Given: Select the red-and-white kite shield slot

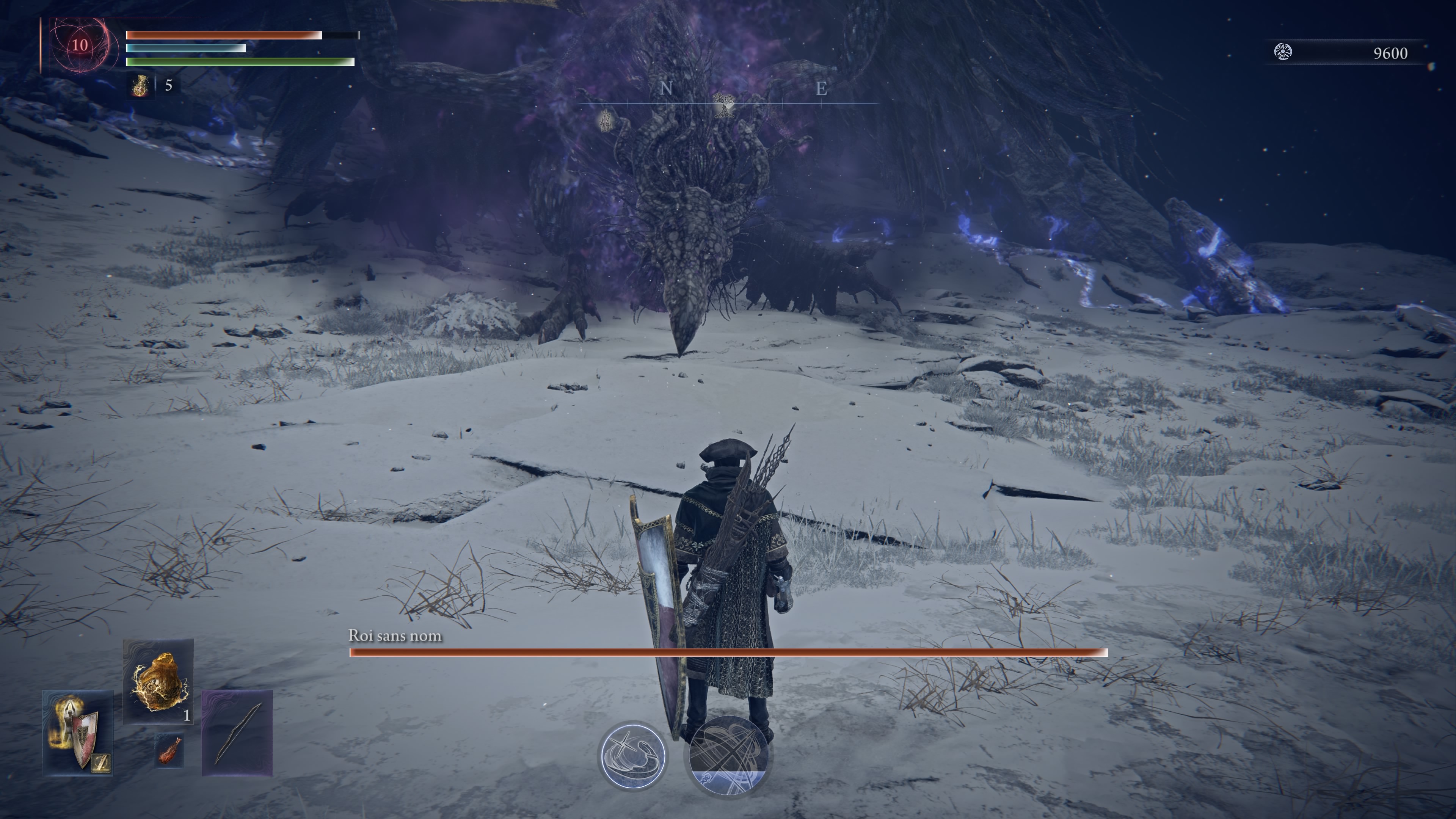Looking at the screenshot, I should [78, 733].
